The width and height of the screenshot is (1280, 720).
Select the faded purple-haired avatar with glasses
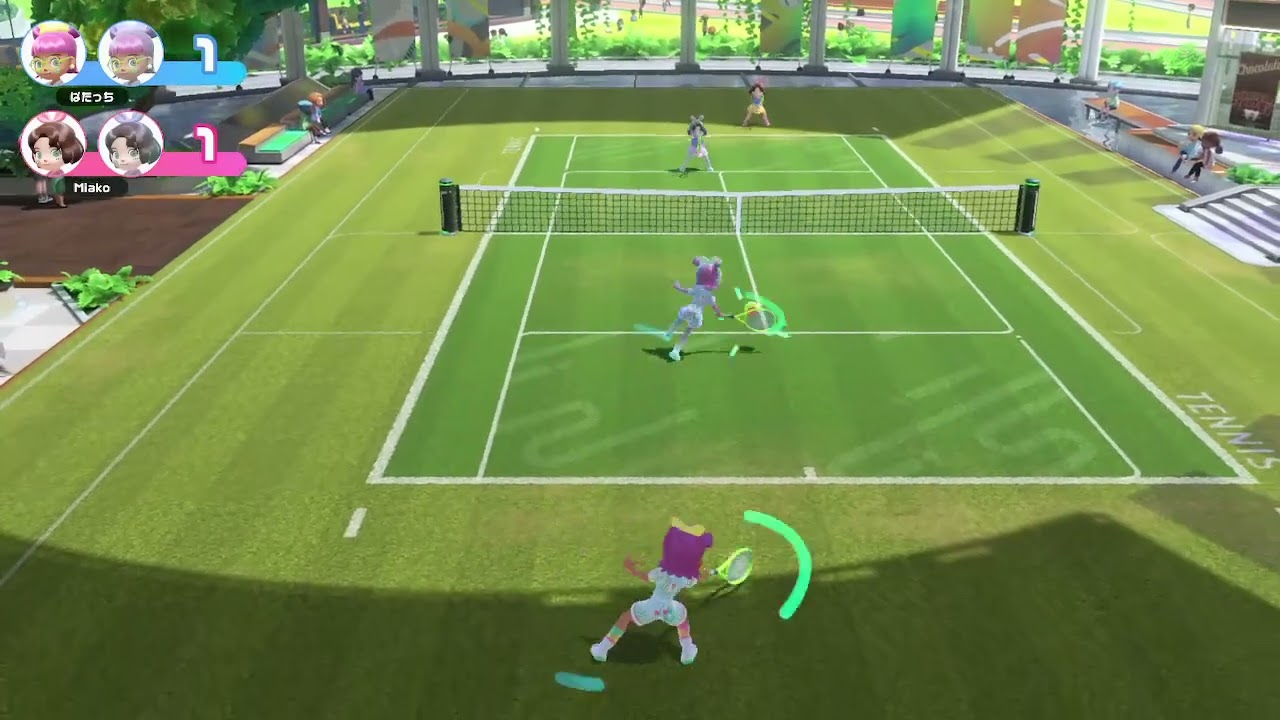(131, 54)
